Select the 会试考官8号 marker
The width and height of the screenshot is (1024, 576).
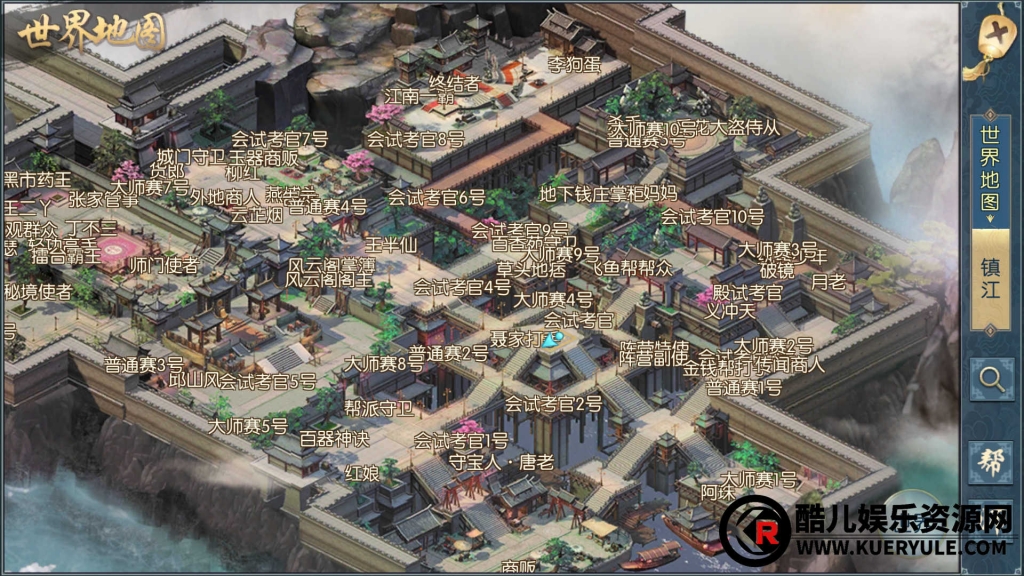tap(416, 140)
